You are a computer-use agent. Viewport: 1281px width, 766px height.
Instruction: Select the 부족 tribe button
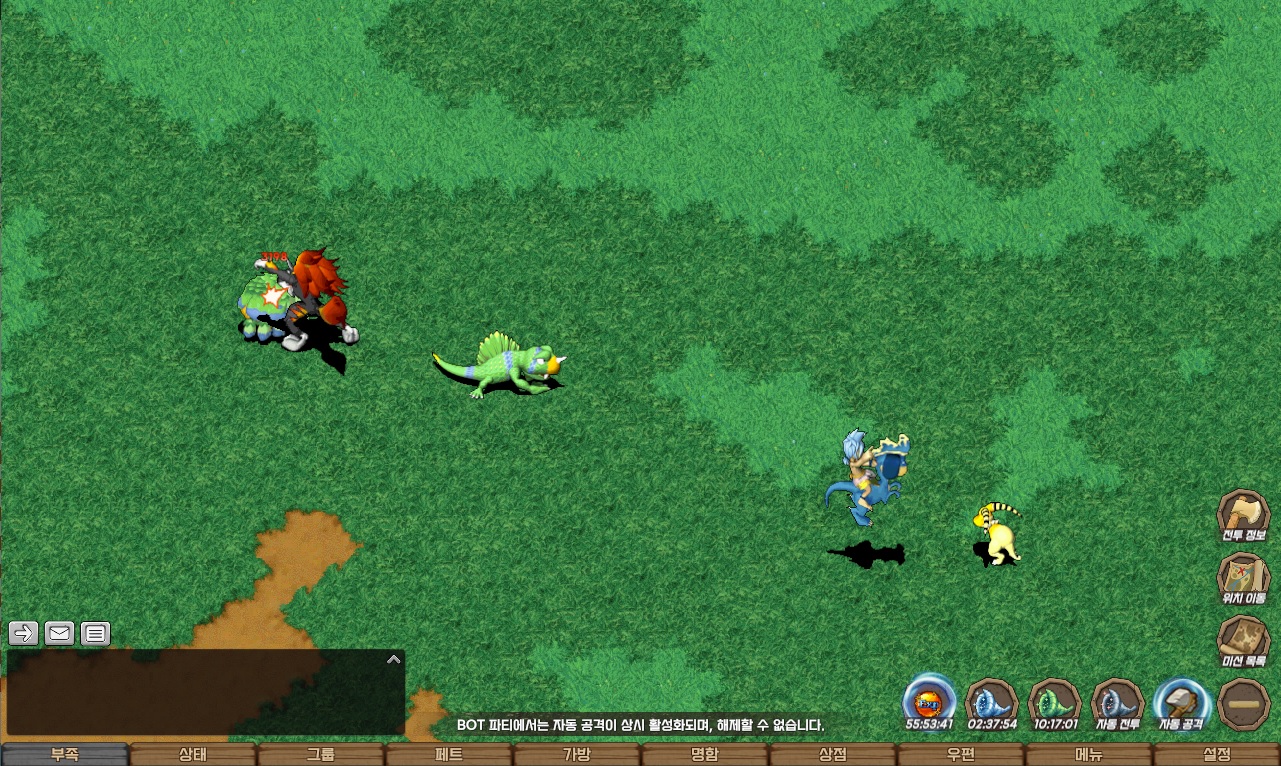64,755
